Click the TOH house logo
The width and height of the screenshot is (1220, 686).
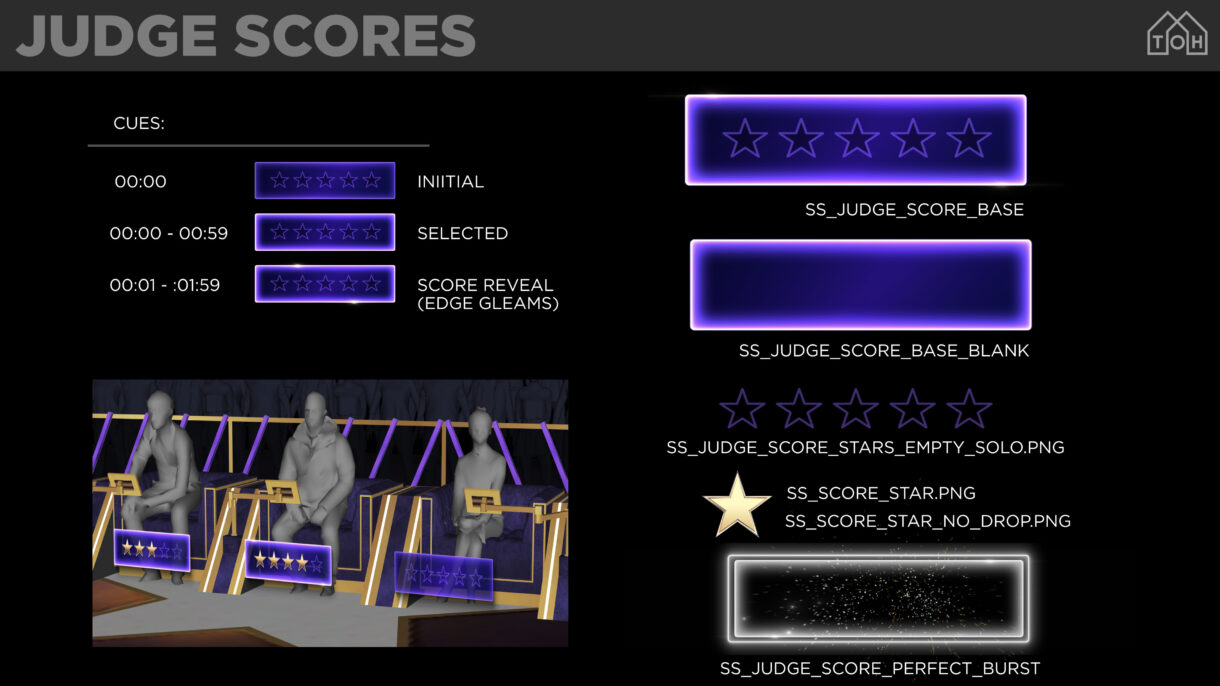tap(1176, 34)
